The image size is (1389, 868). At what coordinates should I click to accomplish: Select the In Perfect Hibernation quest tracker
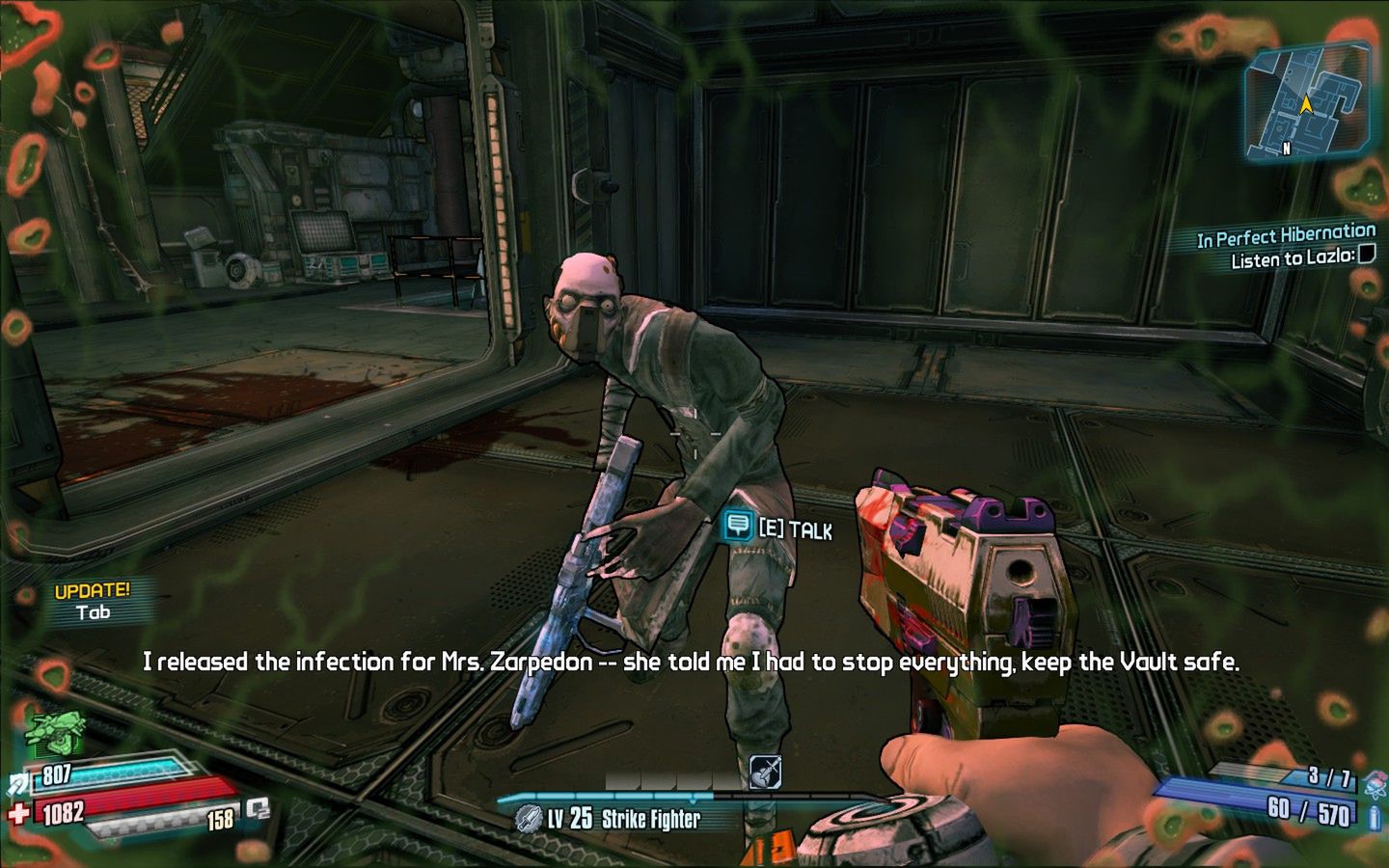pyautogui.click(x=1286, y=236)
